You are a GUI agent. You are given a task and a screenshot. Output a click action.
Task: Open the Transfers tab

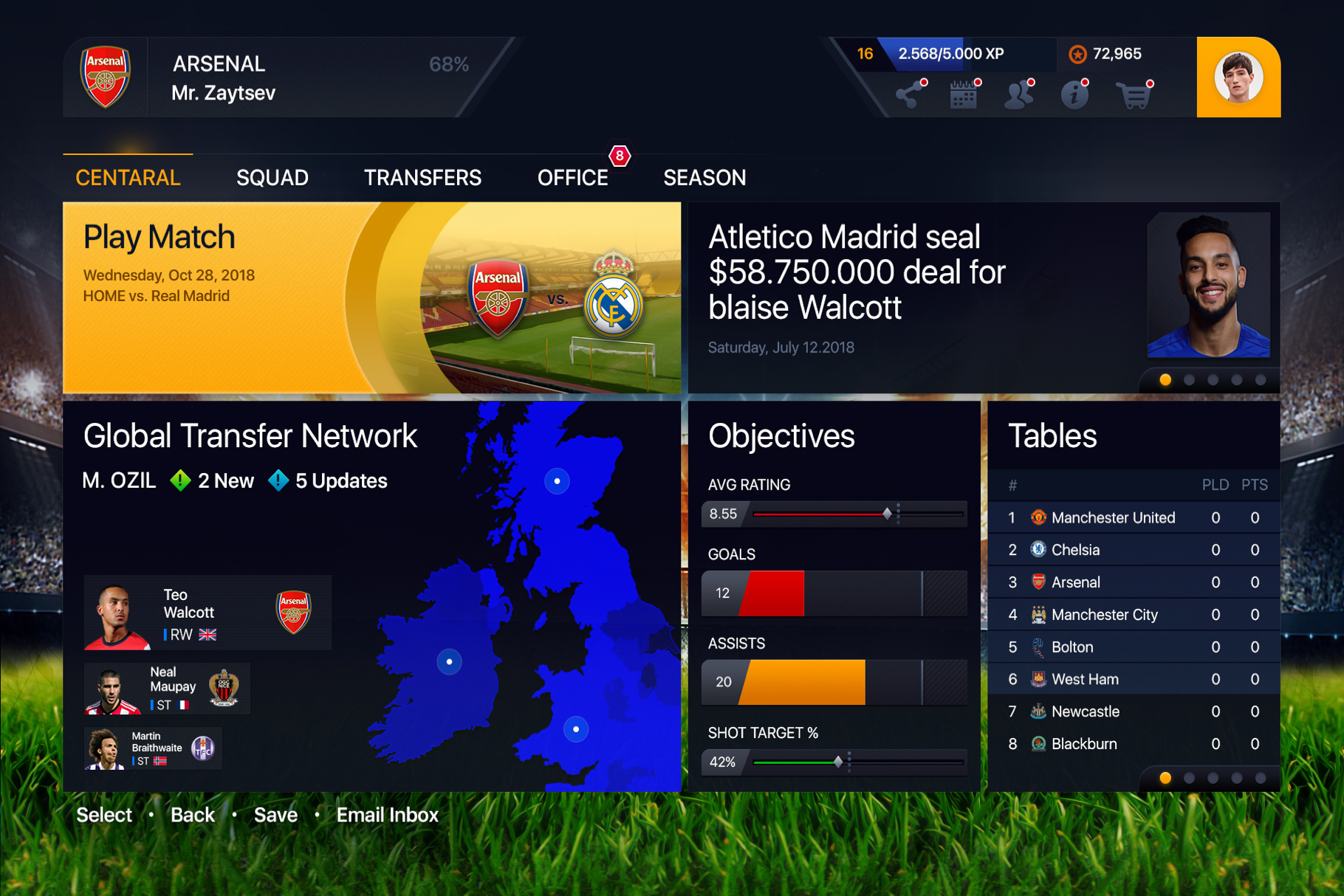tap(422, 178)
